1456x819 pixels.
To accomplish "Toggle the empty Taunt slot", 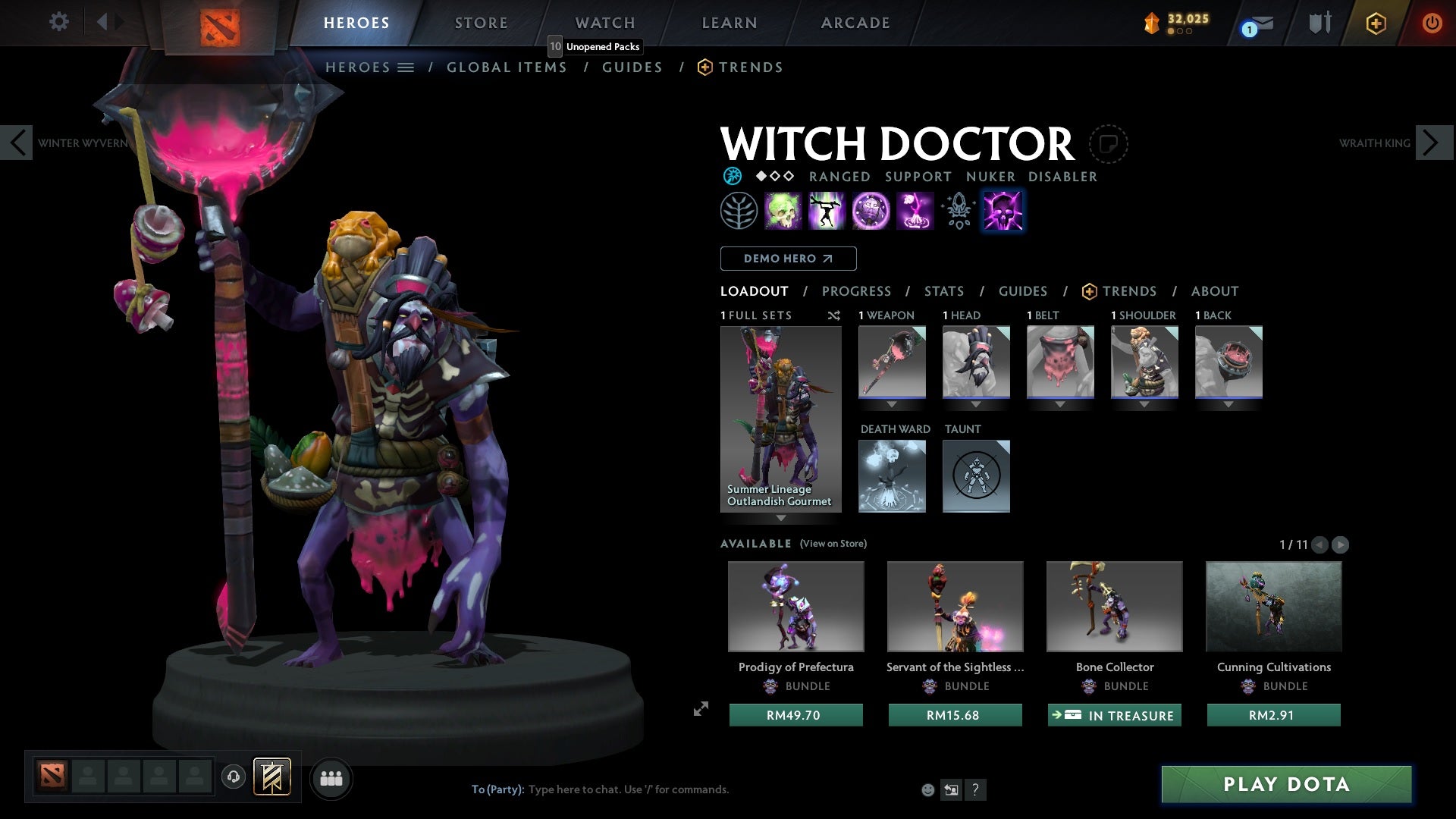I will (x=976, y=476).
